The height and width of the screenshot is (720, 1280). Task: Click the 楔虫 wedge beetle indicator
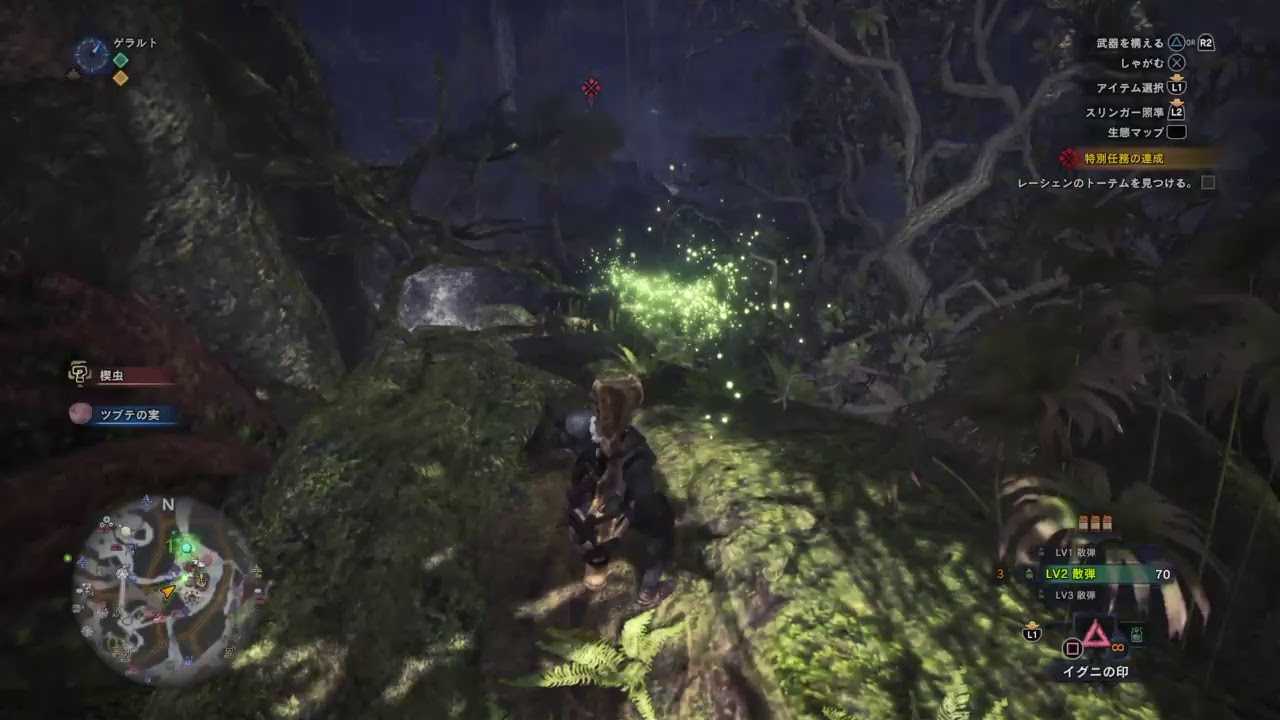coord(110,376)
